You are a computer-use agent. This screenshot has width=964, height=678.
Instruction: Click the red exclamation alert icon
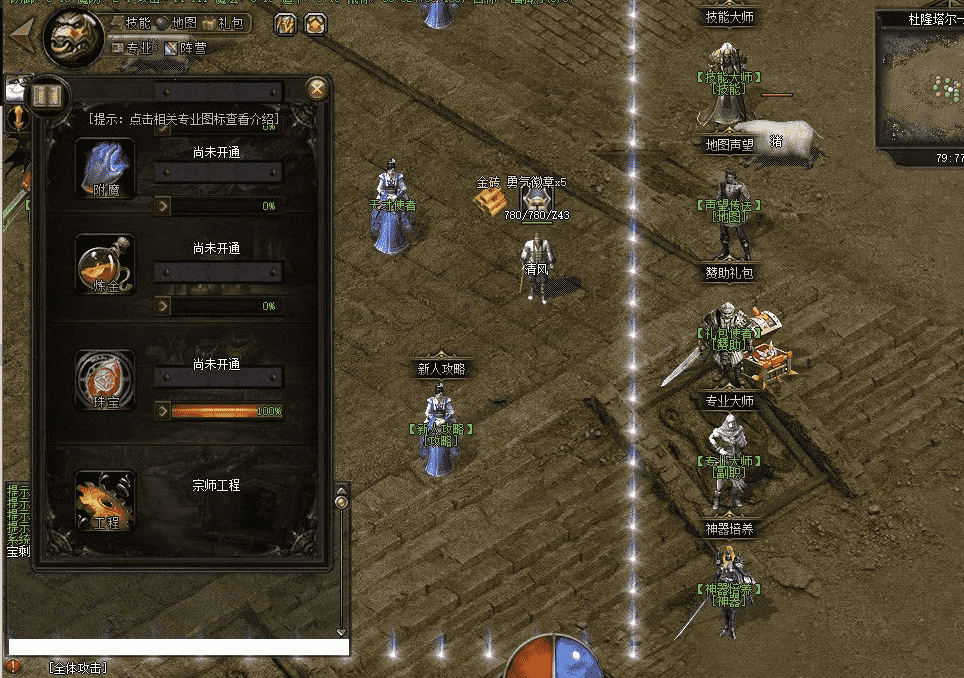coord(13,666)
